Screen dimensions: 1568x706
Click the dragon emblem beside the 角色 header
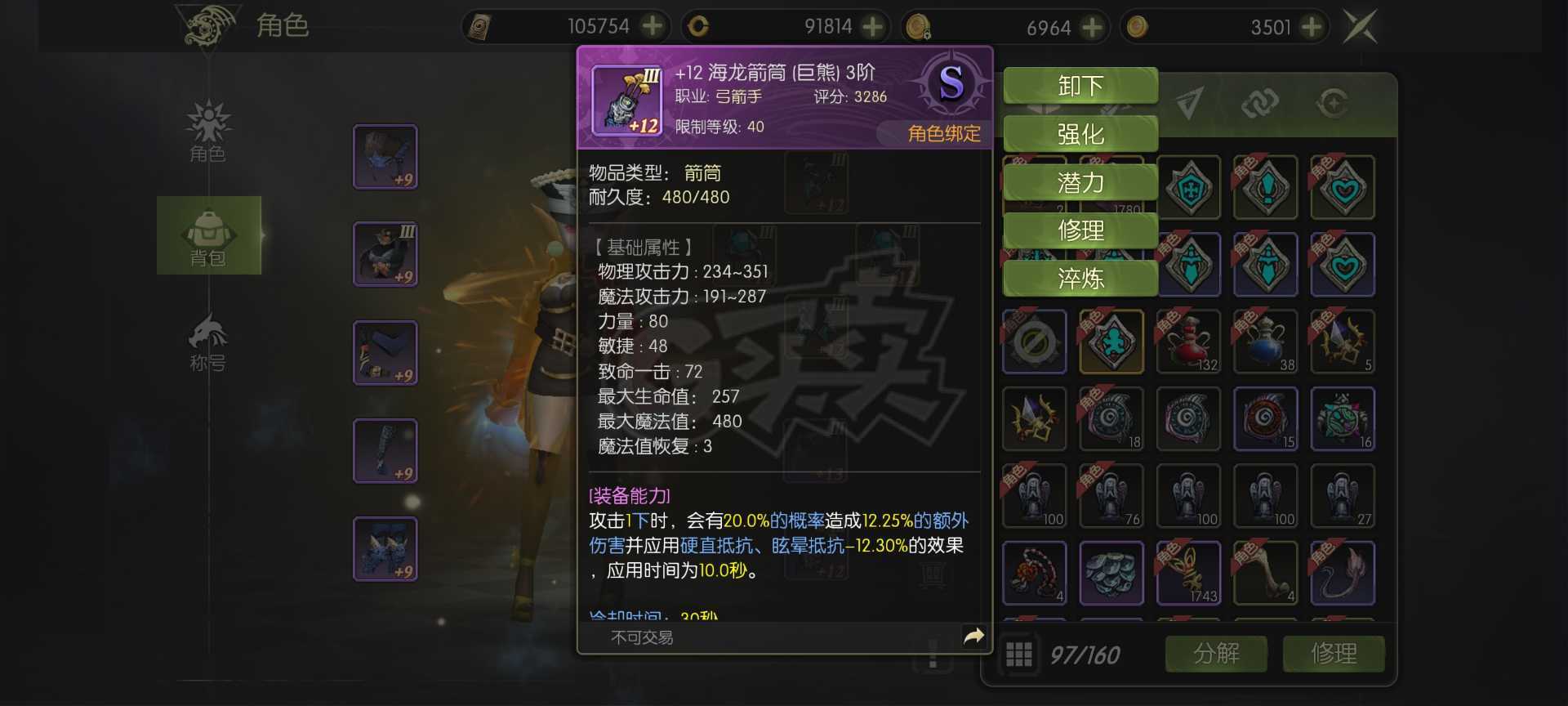207,25
